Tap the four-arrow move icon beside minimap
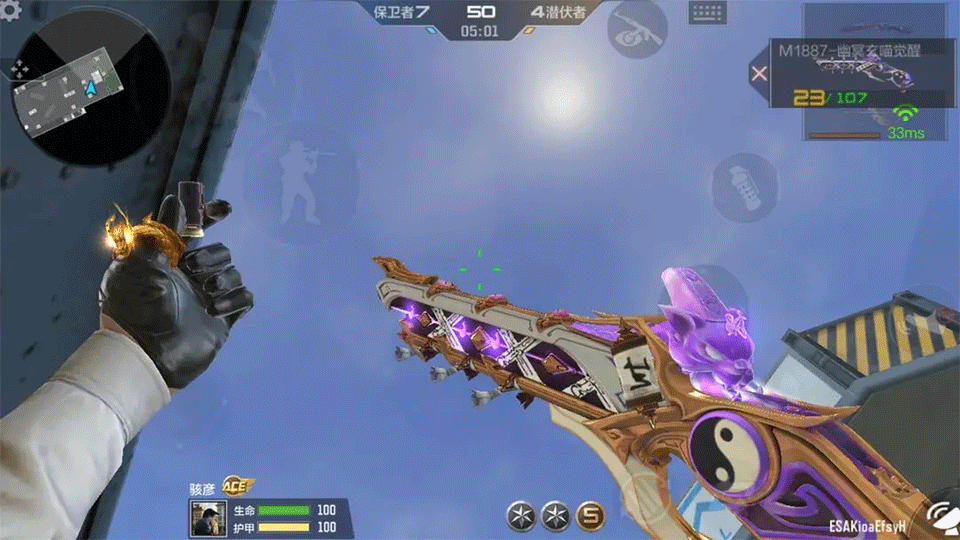This screenshot has height=540, width=960. 19,69
